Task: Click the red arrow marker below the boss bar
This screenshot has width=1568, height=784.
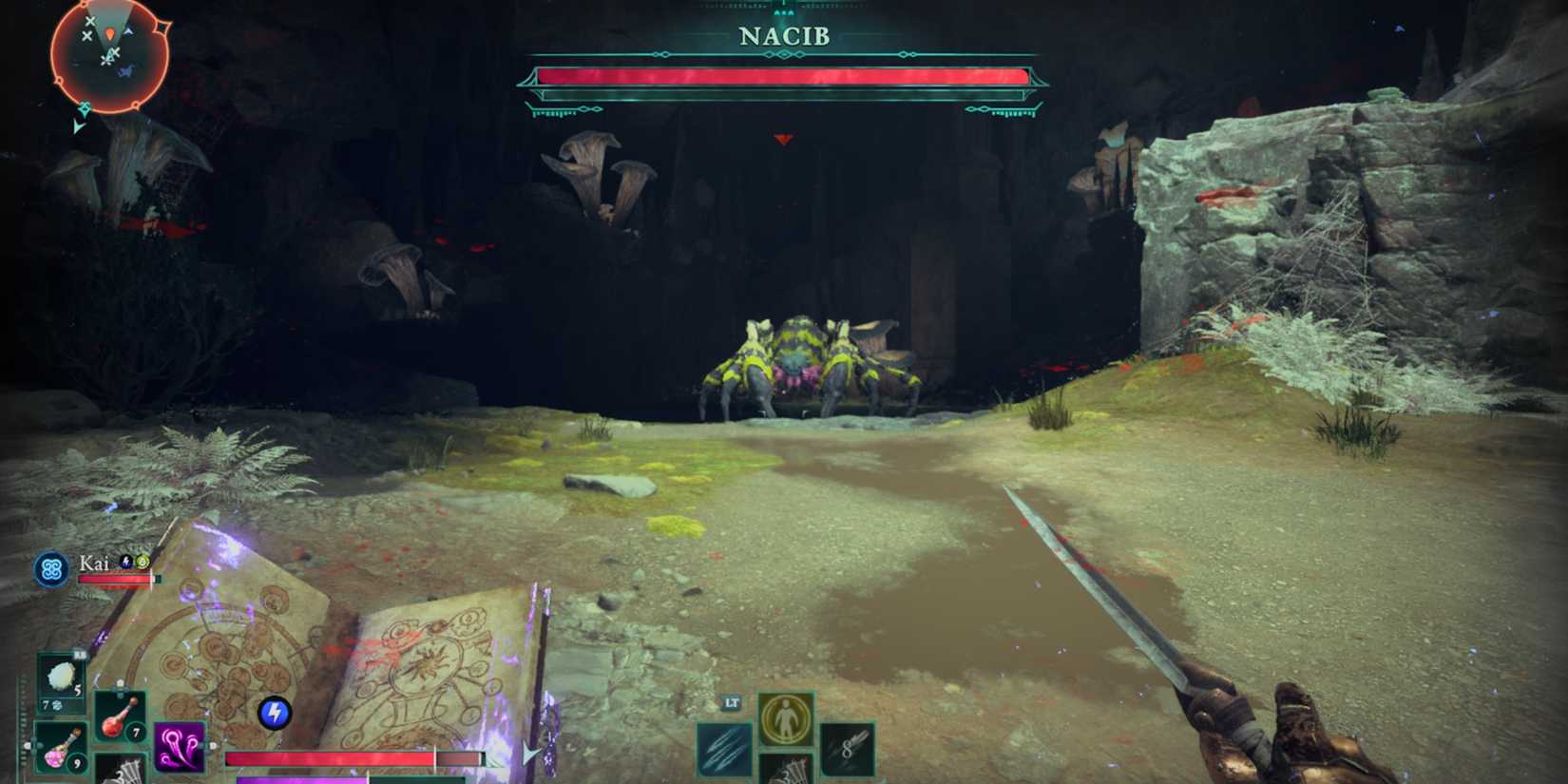Action: click(782, 139)
